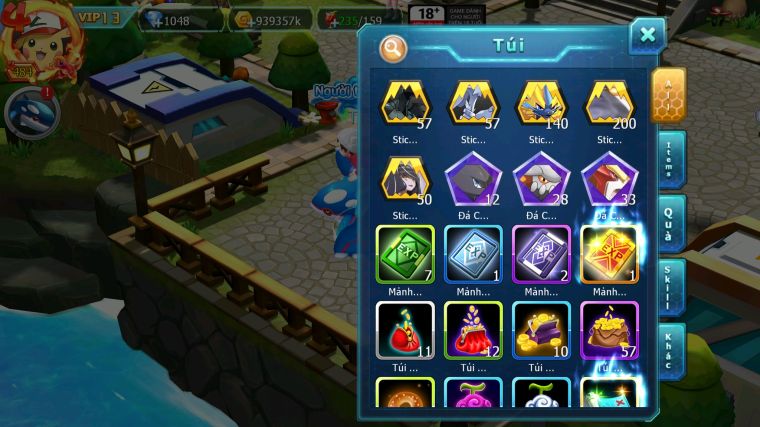
Task: Select the sticker stack with 140
Action: (541, 104)
